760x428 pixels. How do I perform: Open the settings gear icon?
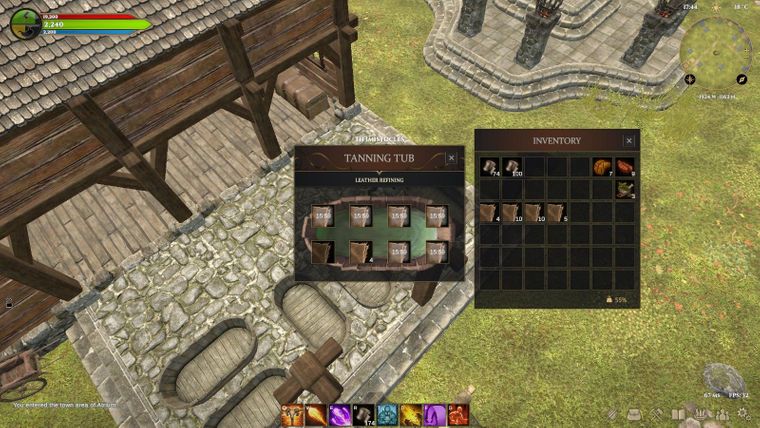(x=744, y=414)
